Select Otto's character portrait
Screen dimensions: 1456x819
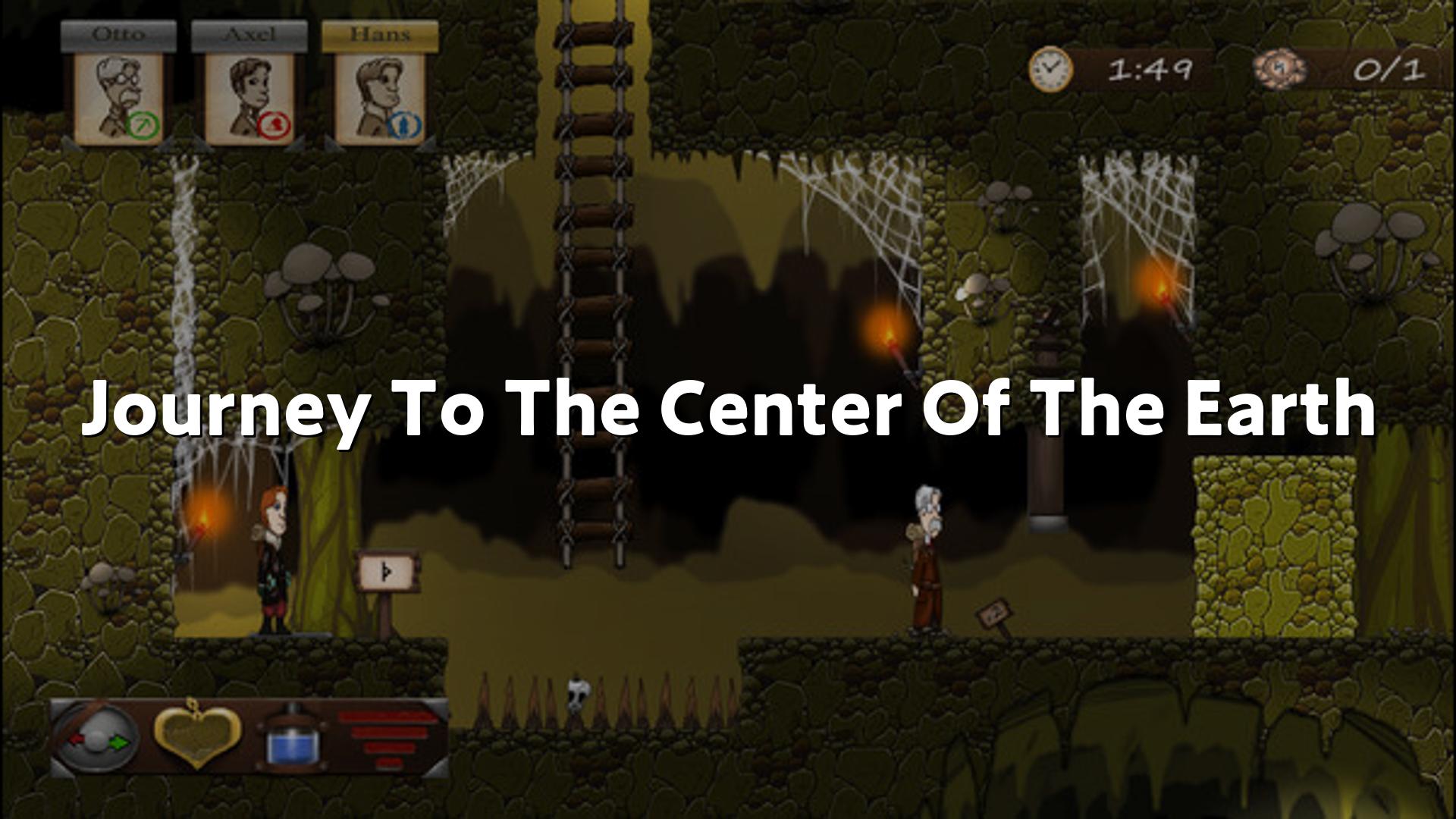pyautogui.click(x=119, y=97)
